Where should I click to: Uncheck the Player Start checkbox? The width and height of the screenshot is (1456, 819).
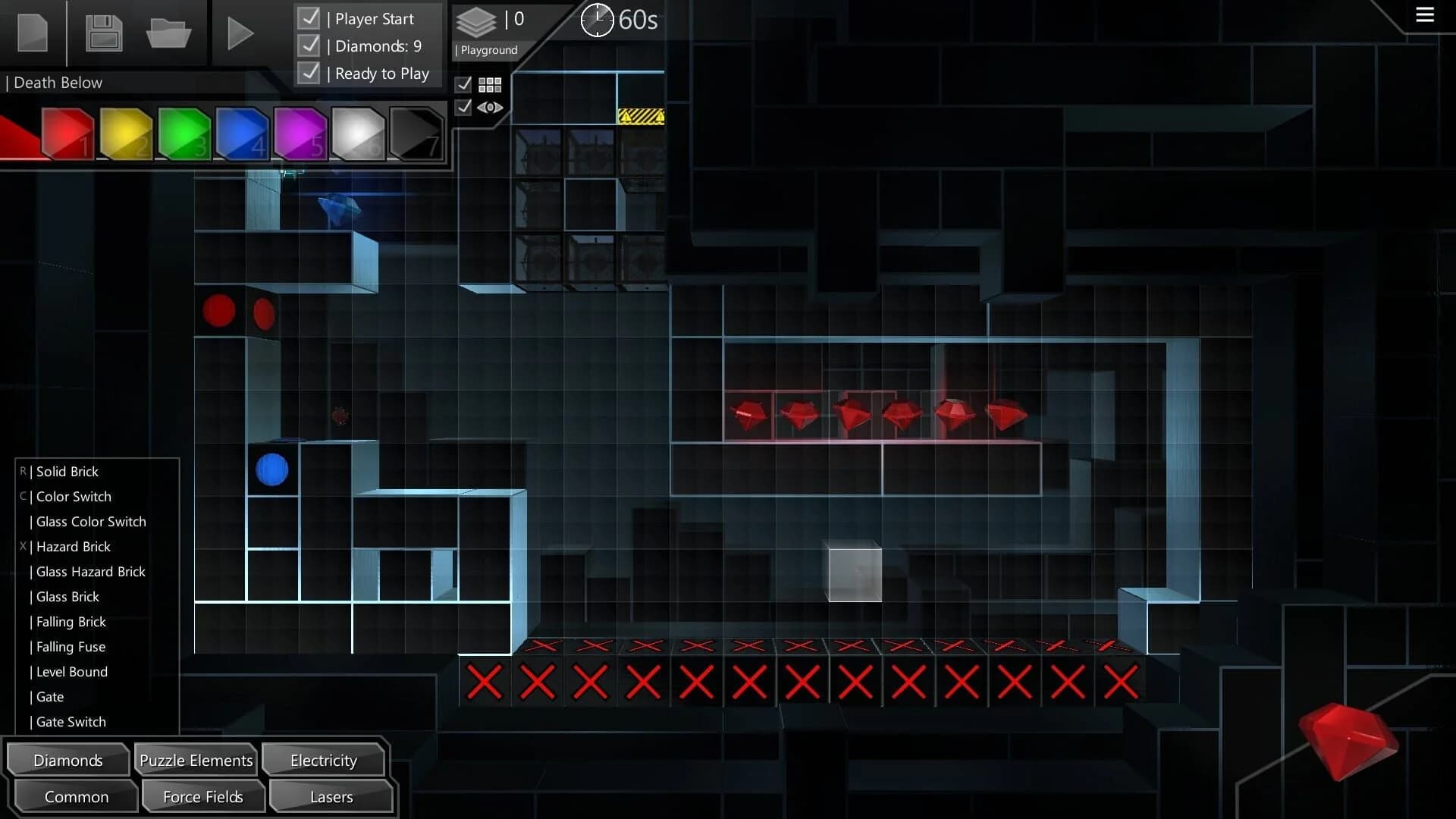click(309, 17)
